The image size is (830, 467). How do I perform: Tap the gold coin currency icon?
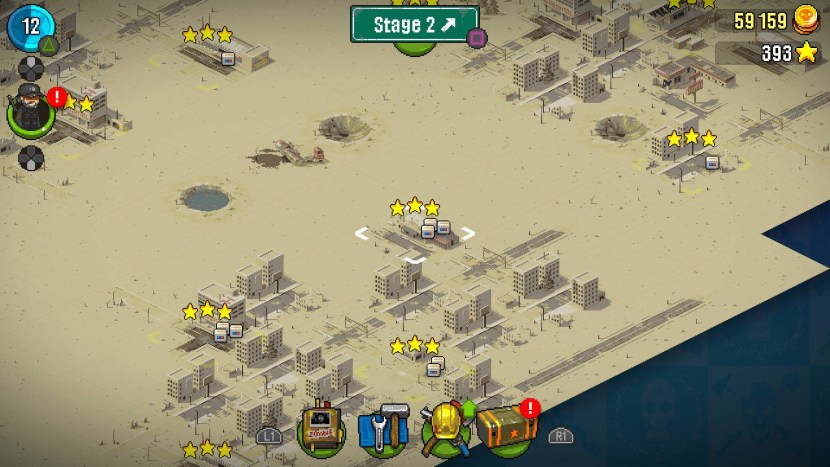pyautogui.click(x=806, y=20)
